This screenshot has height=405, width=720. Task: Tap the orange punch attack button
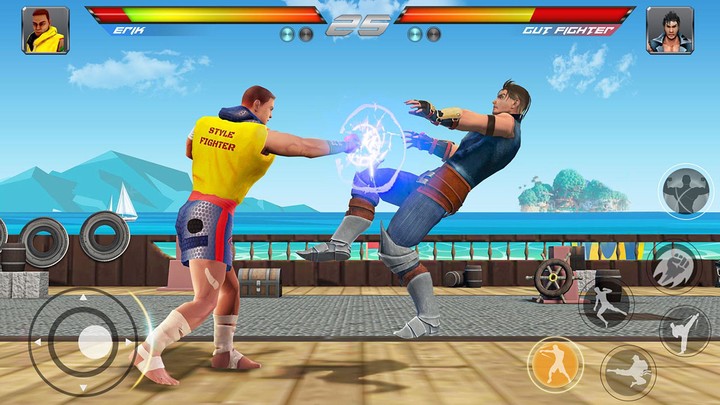[x=556, y=363]
